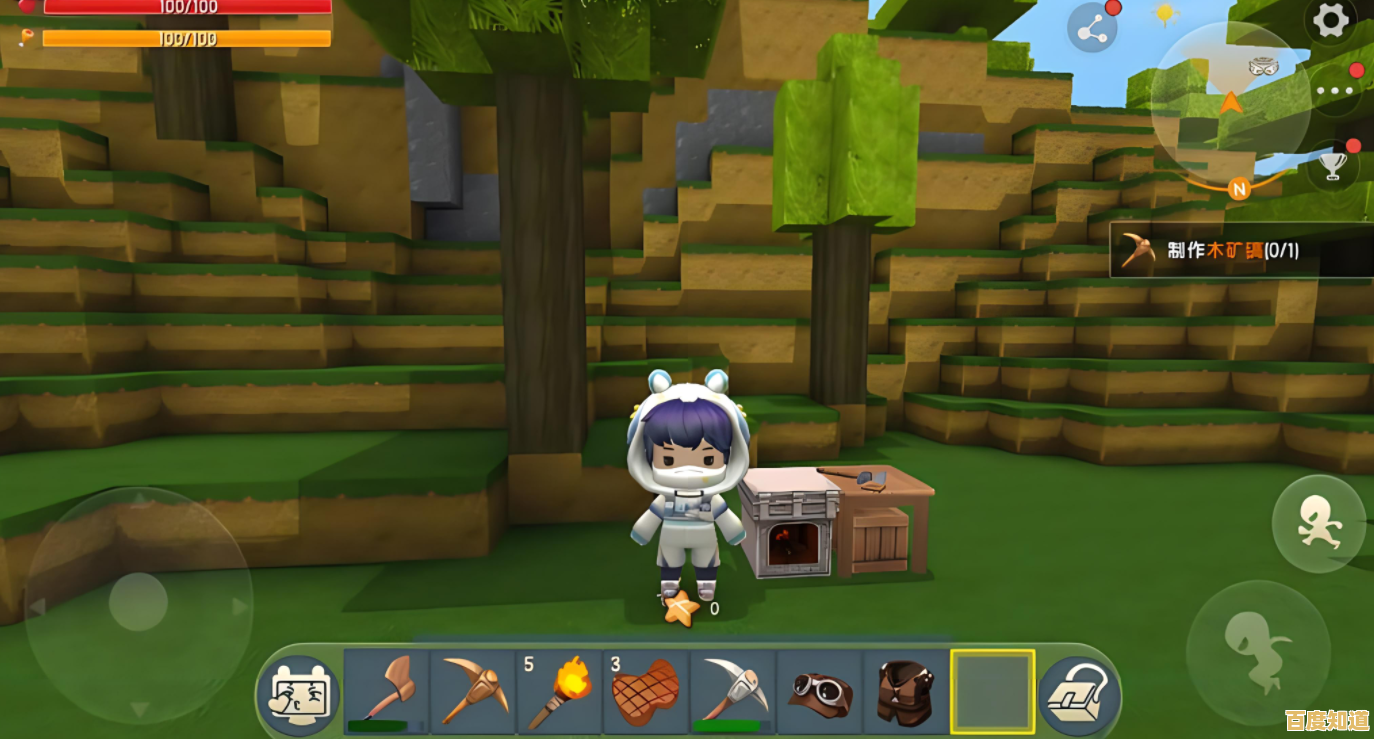
Task: Open the three-dots more options menu
Action: (x=1334, y=91)
